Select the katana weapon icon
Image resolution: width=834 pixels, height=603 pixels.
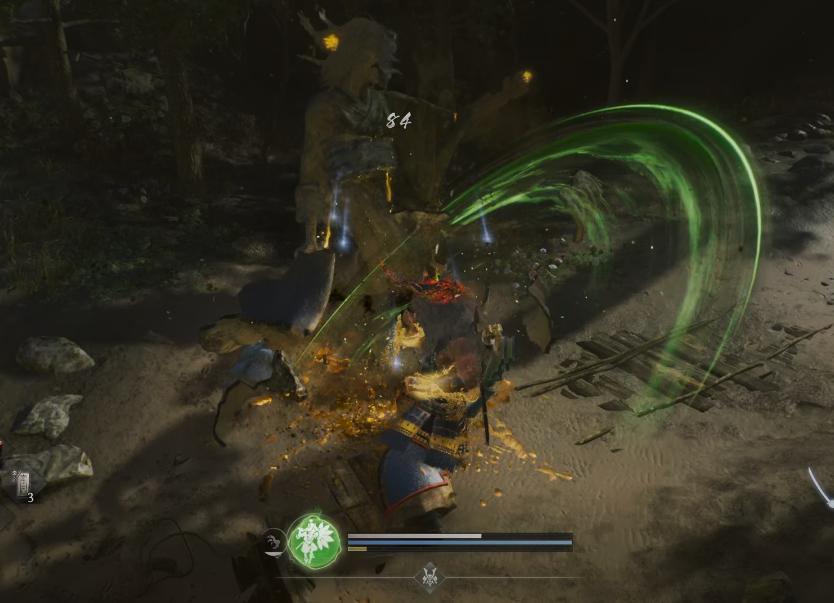(821, 490)
